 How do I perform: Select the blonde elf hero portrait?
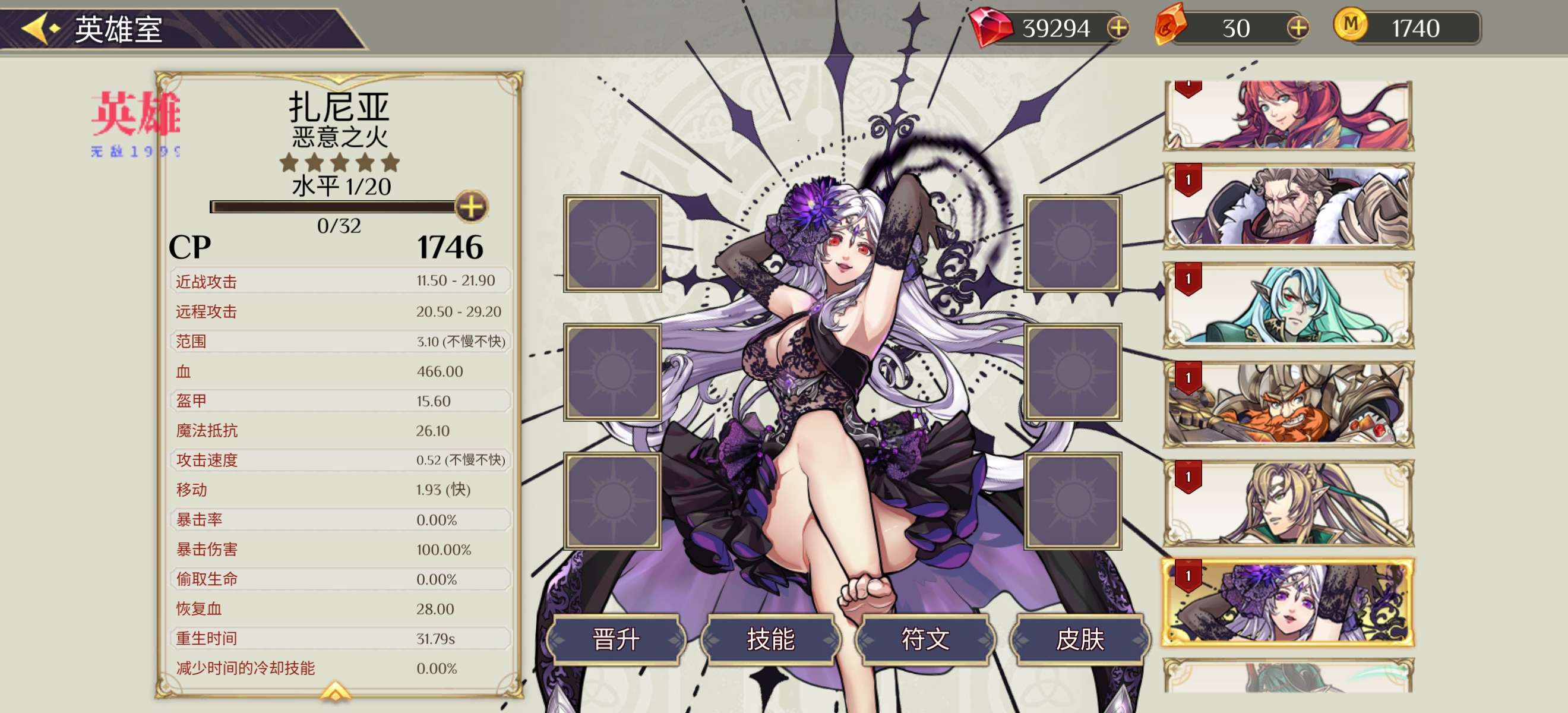pos(1288,503)
